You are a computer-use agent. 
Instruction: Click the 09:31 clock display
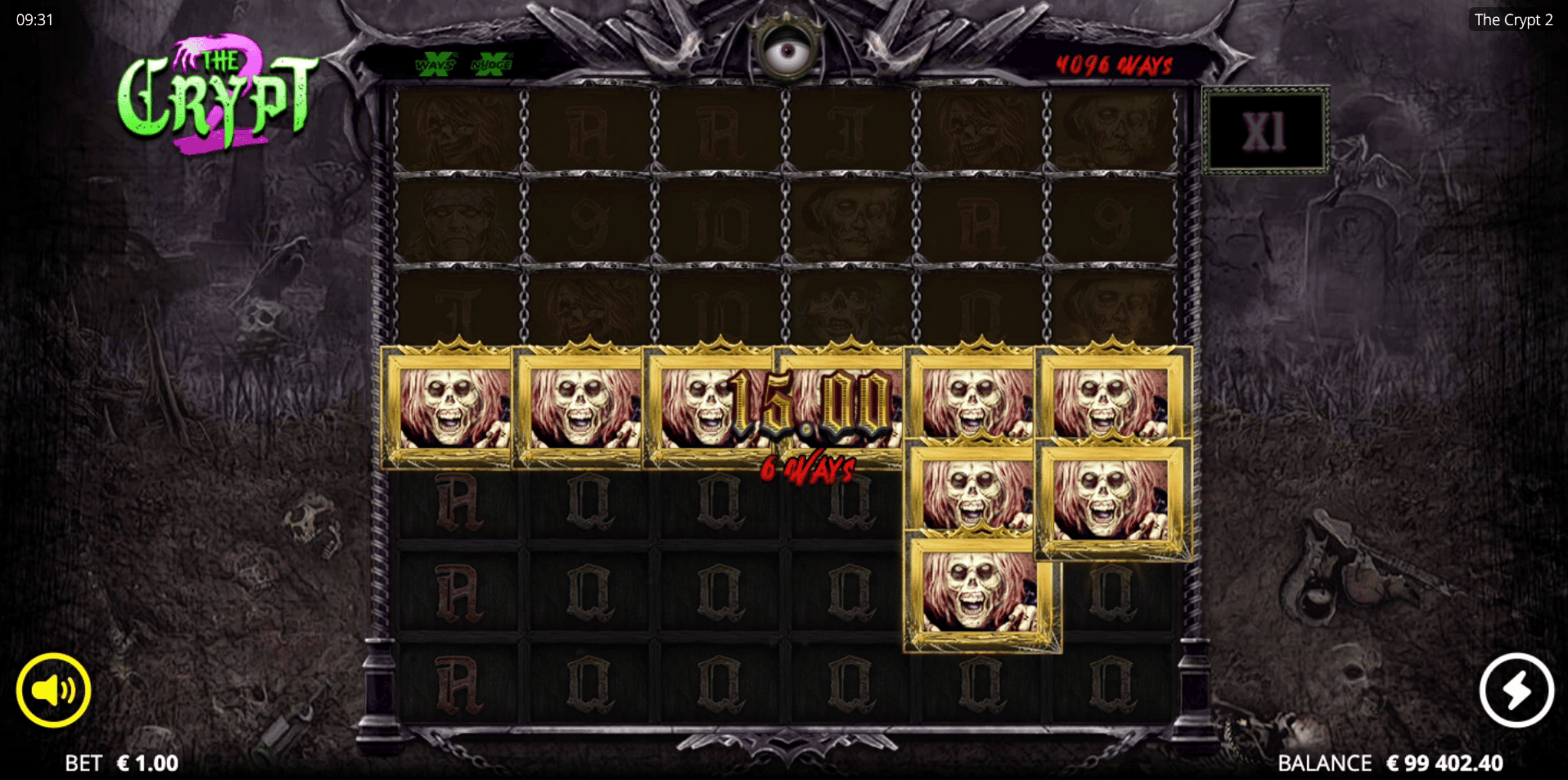point(35,20)
